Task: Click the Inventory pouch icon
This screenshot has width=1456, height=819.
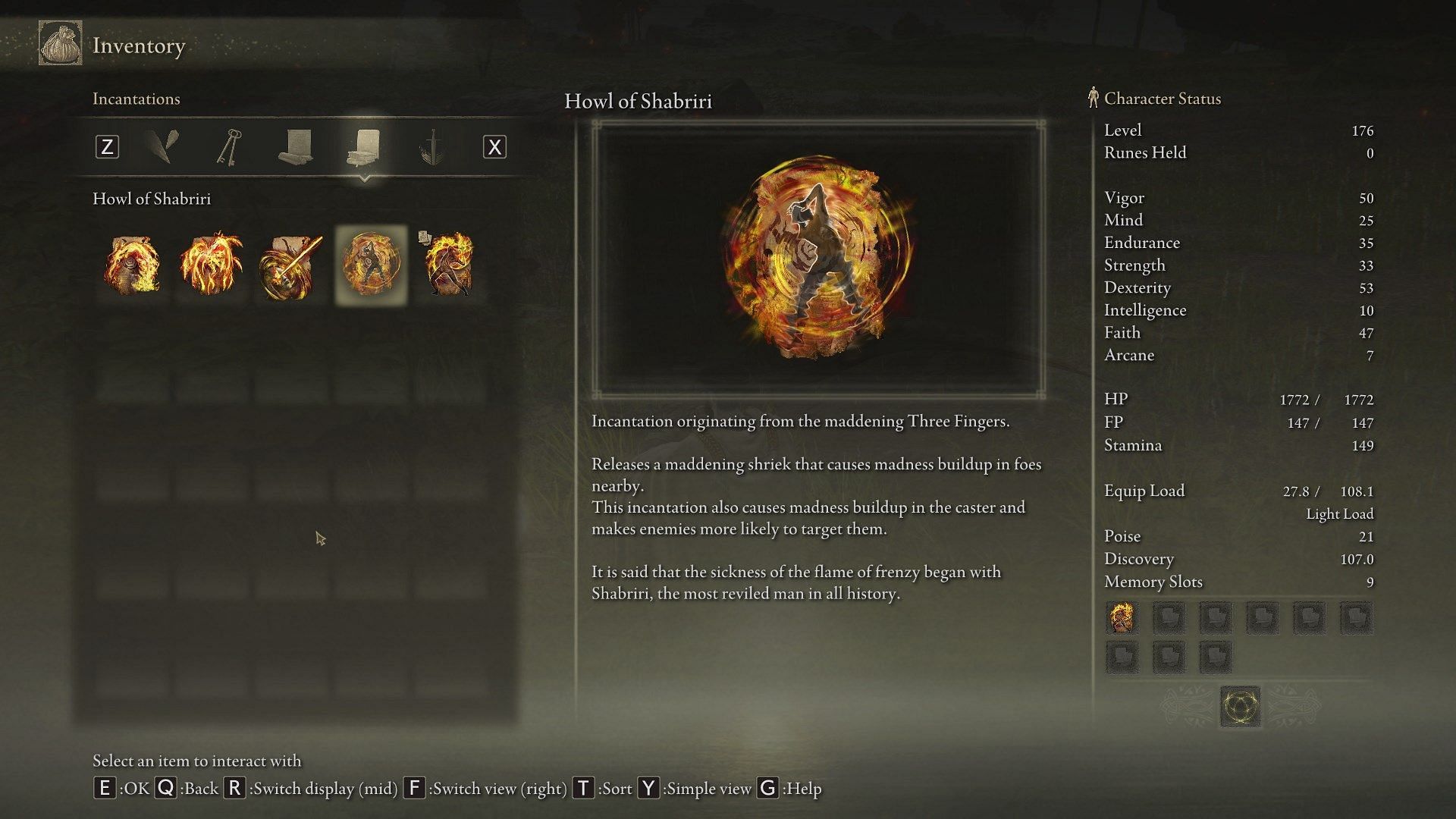Action: pyautogui.click(x=60, y=44)
